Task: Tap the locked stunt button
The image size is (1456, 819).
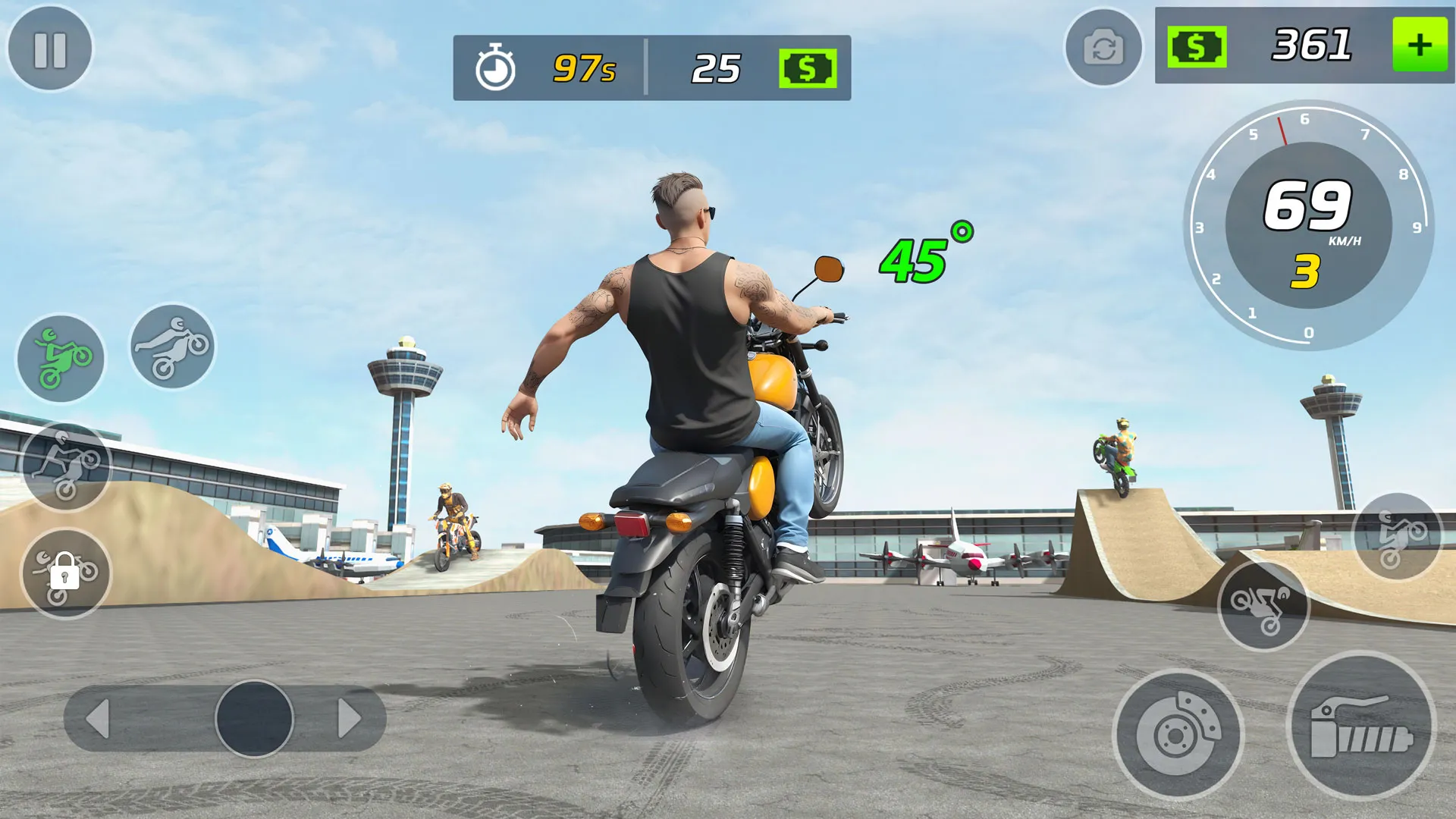Action: click(65, 573)
